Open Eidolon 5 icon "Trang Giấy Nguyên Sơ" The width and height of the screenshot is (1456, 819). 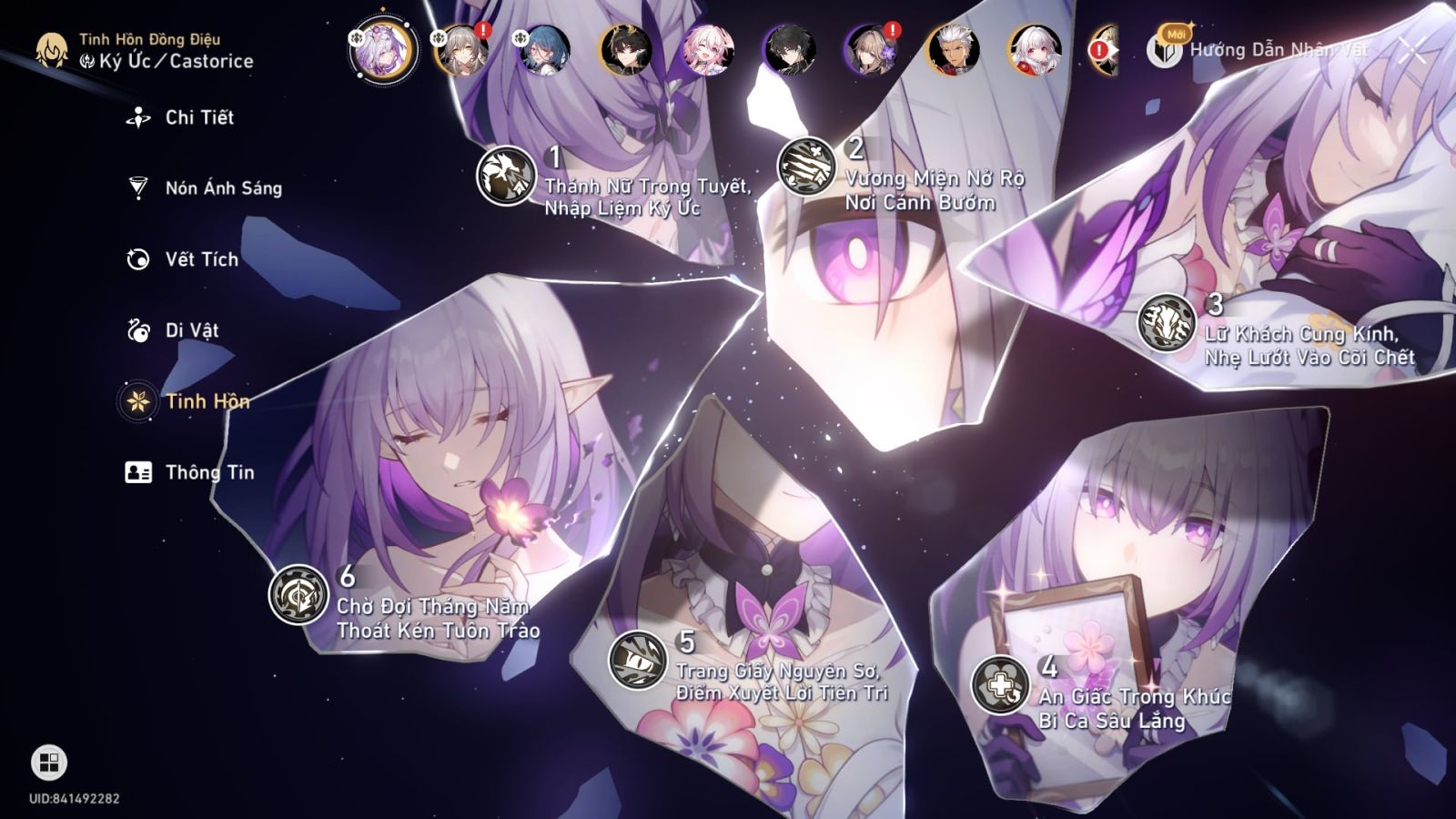tap(639, 659)
